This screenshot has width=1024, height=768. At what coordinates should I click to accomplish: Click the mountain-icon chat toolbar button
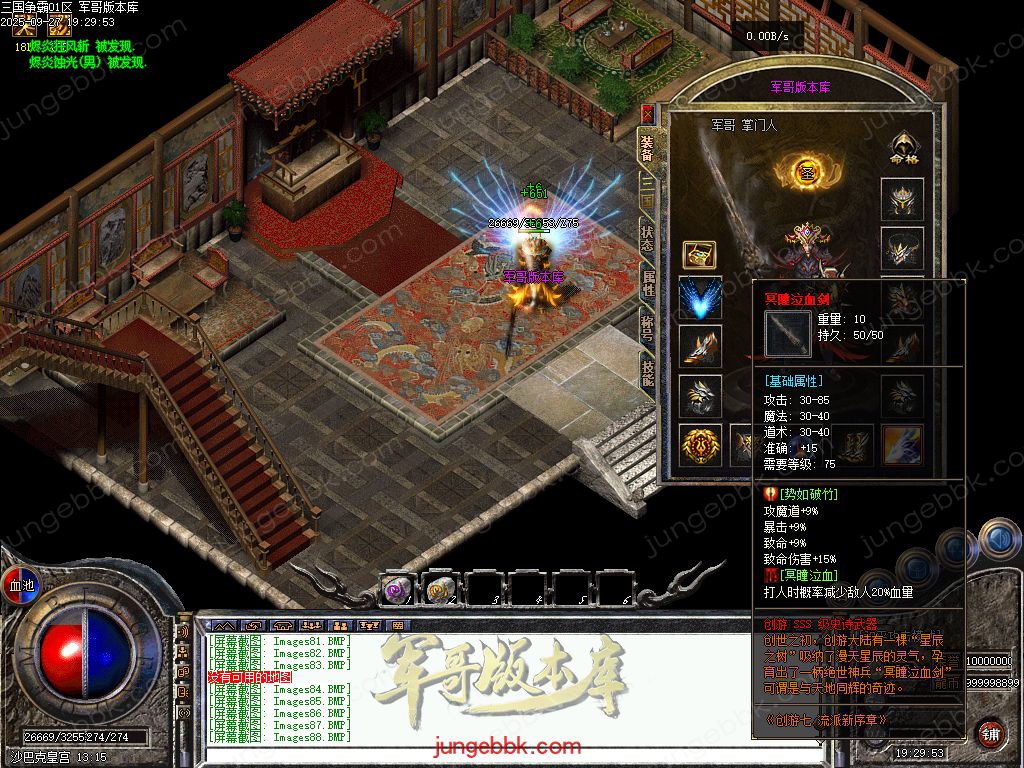[x=222, y=626]
